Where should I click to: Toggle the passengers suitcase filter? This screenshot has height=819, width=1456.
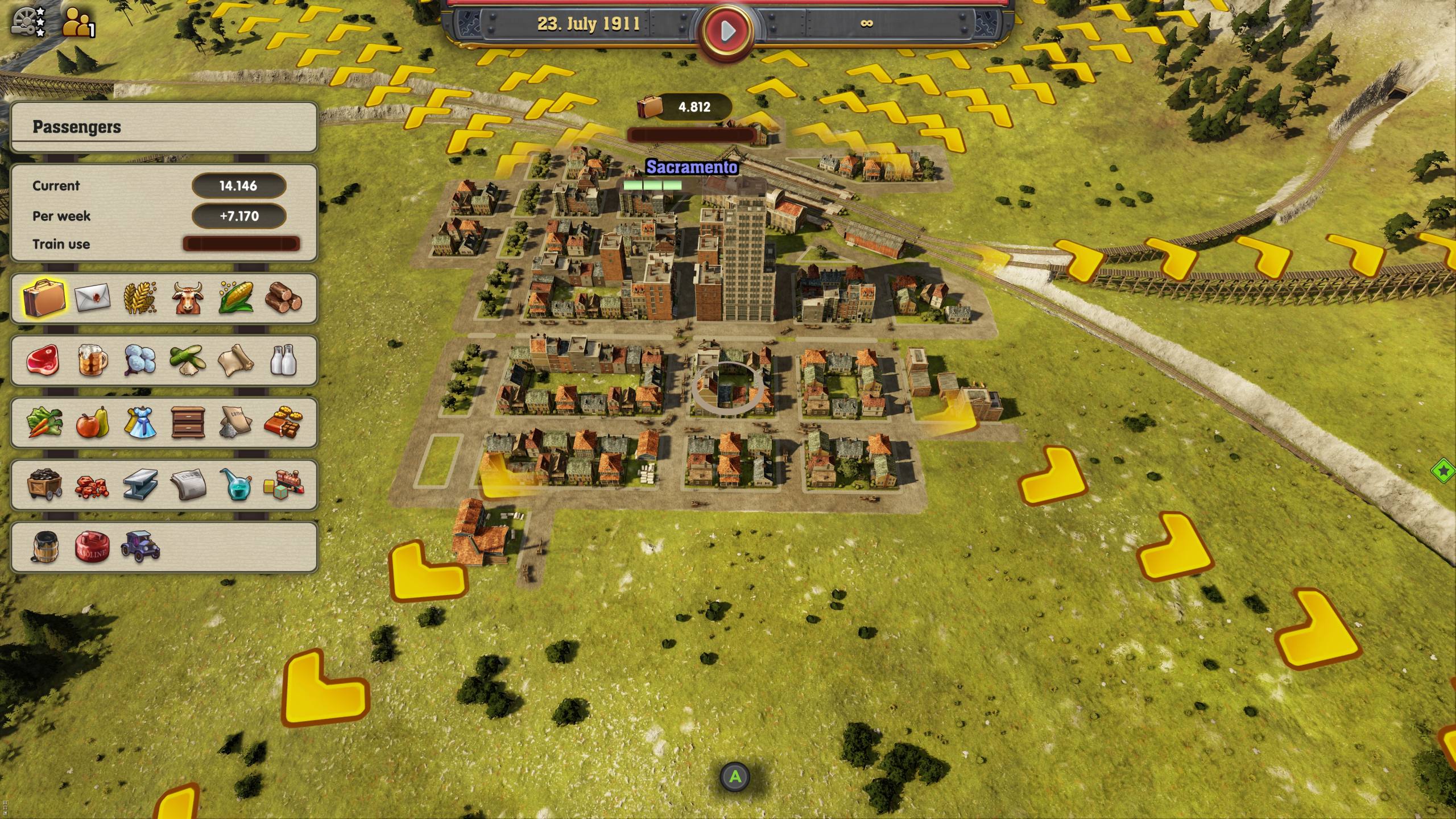[45, 298]
